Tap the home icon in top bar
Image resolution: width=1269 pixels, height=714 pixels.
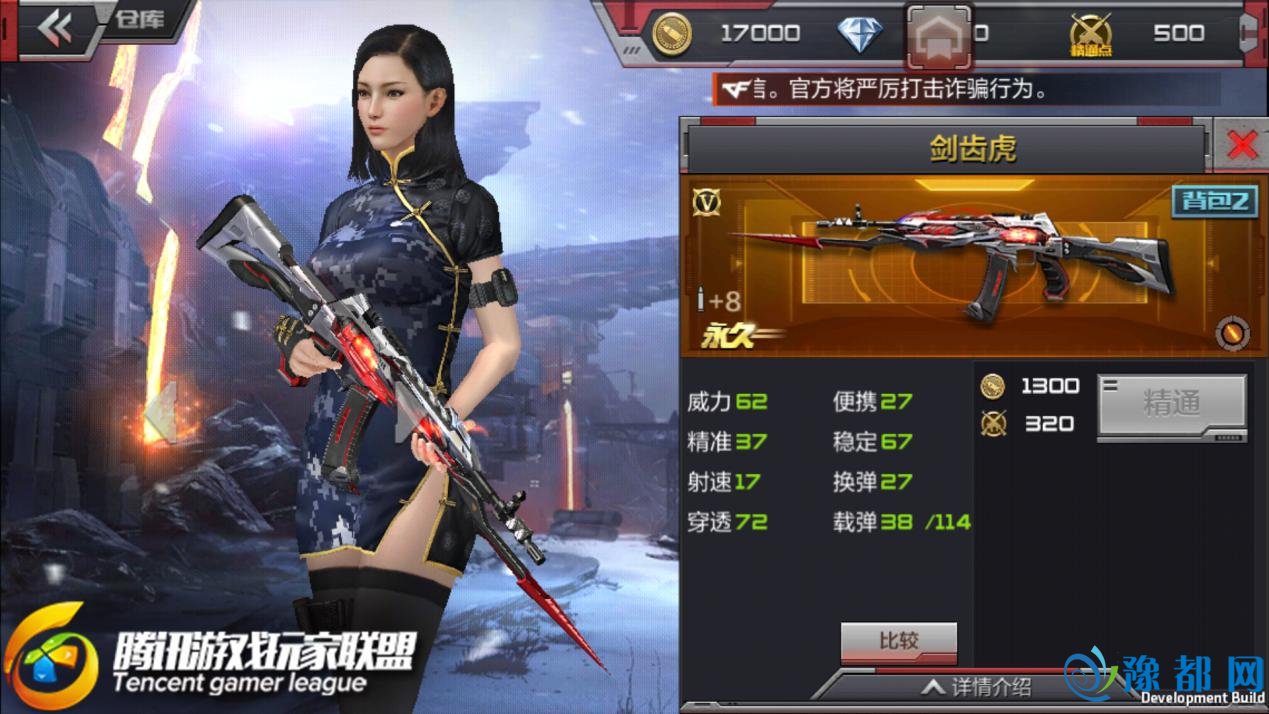[x=938, y=38]
